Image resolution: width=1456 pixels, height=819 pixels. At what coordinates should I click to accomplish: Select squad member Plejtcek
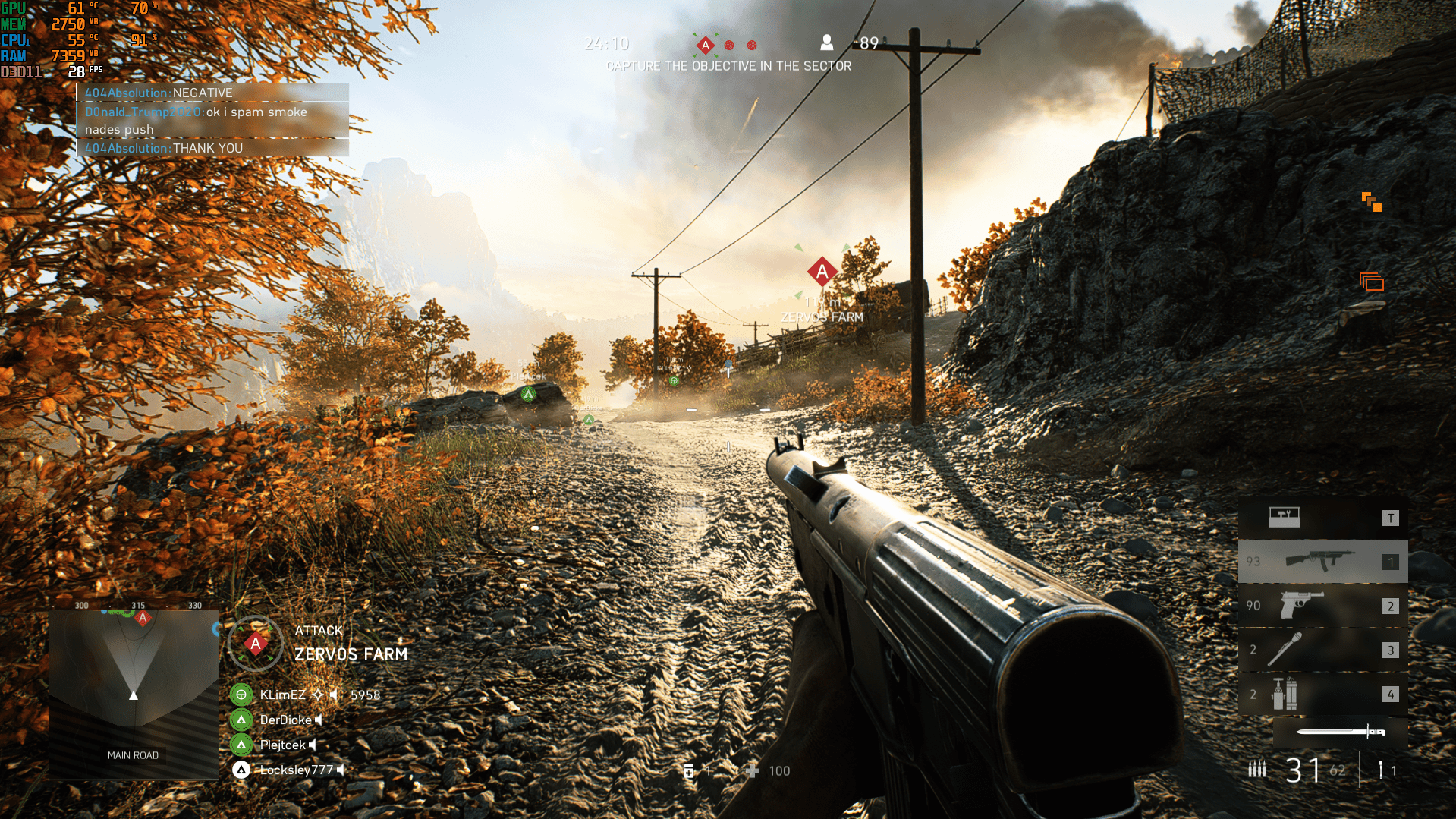282,745
